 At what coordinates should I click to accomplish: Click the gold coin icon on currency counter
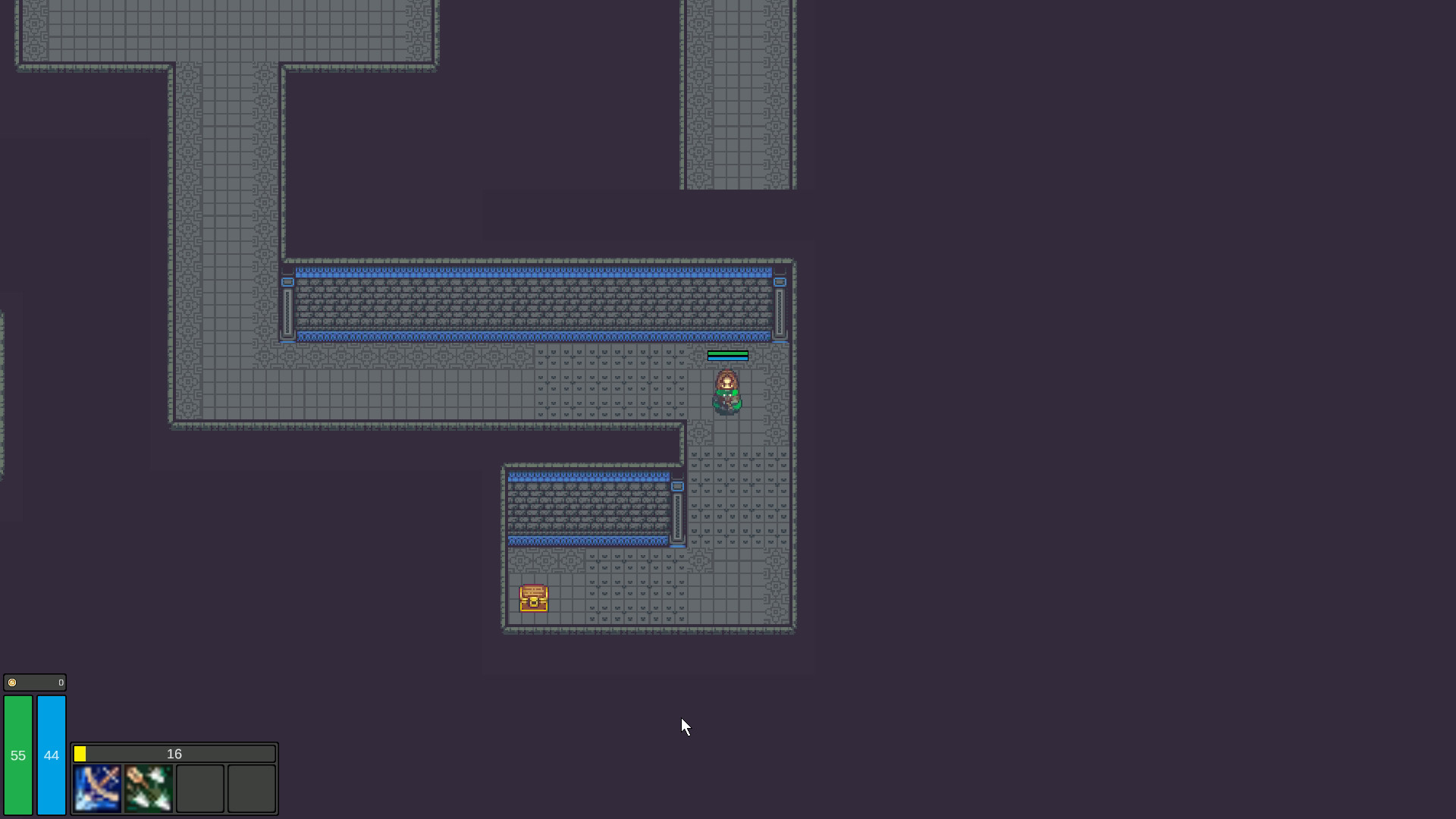[x=12, y=682]
